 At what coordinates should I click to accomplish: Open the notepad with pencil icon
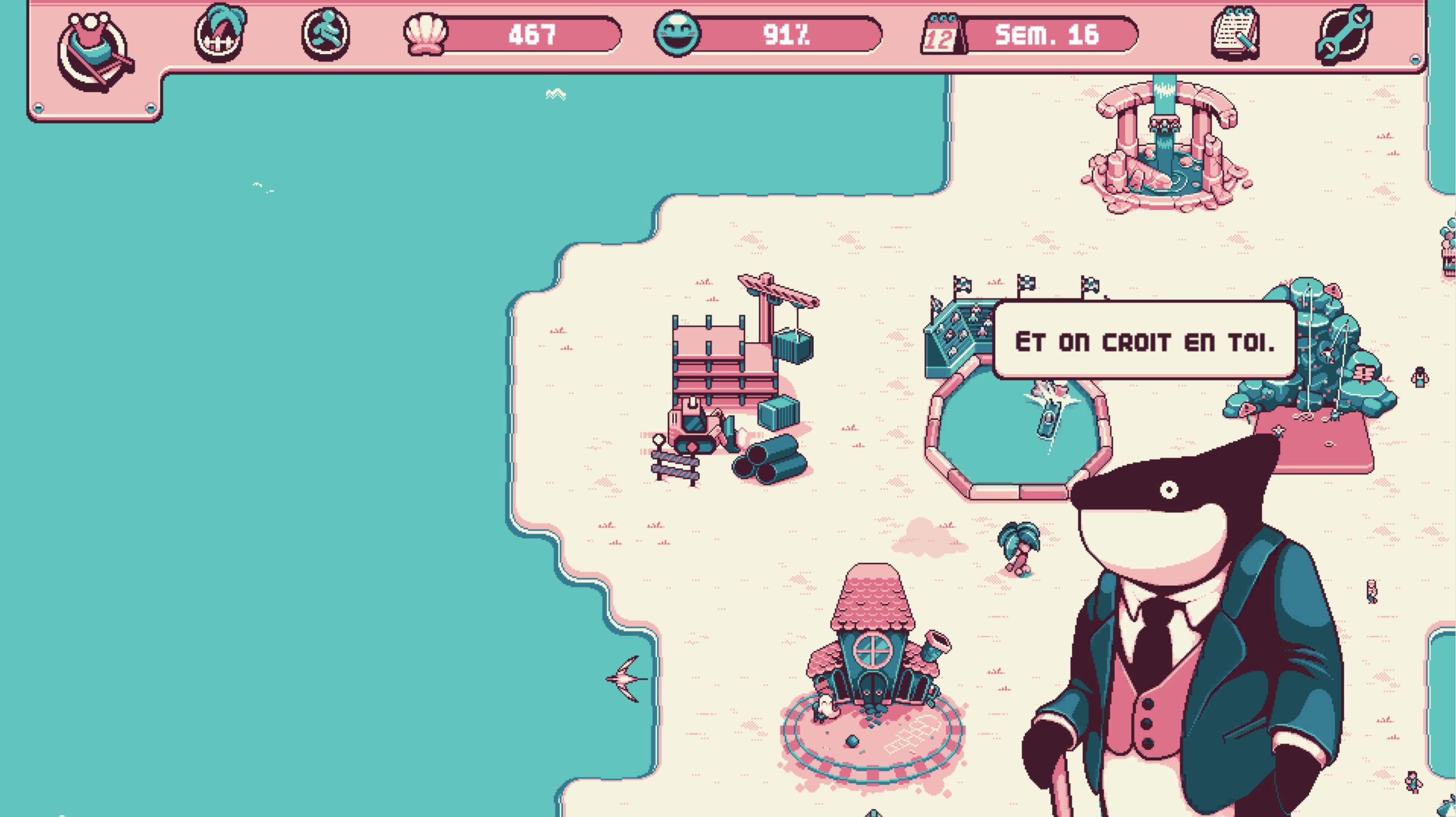[x=1235, y=33]
